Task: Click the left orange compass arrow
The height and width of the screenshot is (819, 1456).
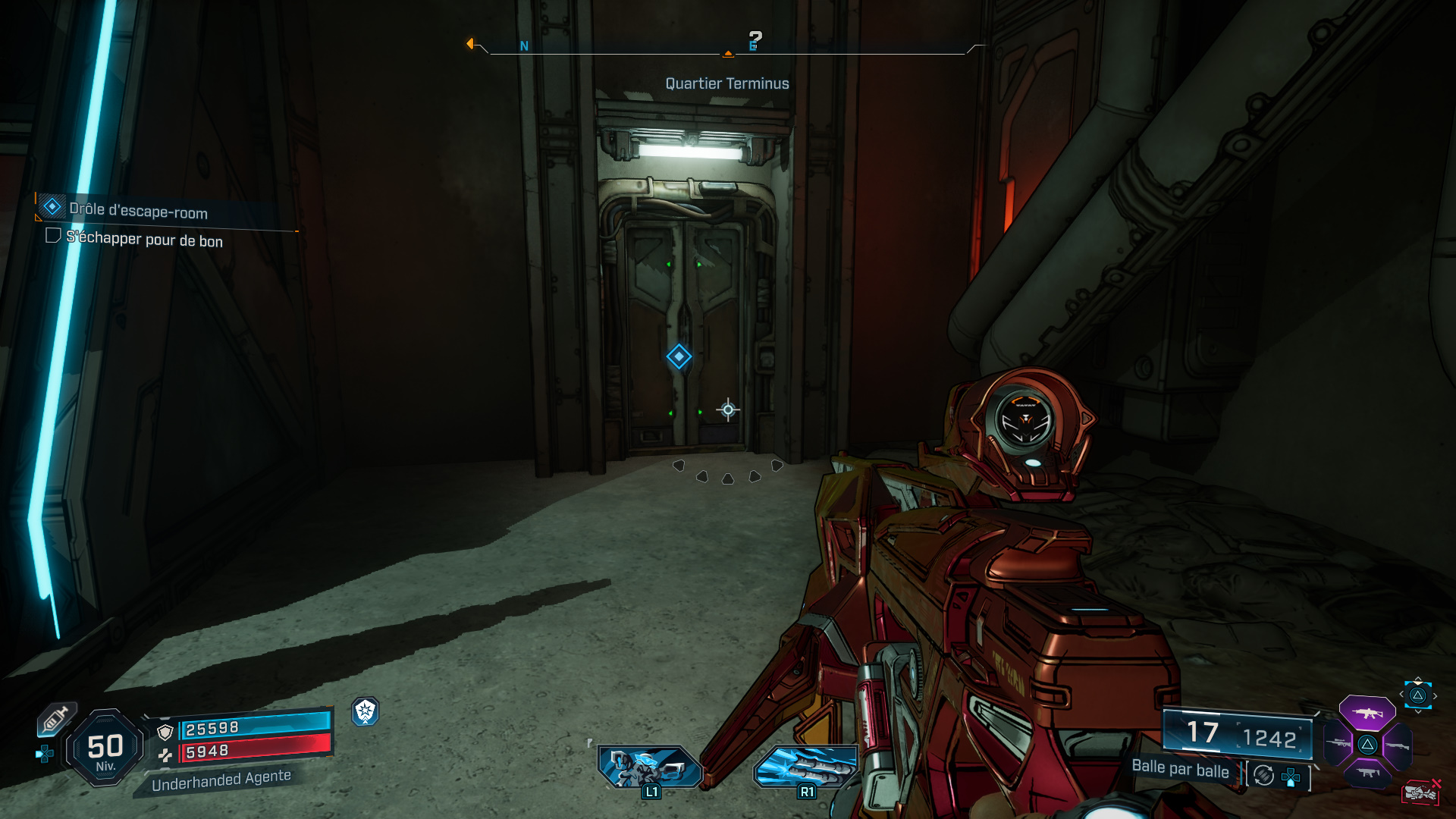Action: 472,45
